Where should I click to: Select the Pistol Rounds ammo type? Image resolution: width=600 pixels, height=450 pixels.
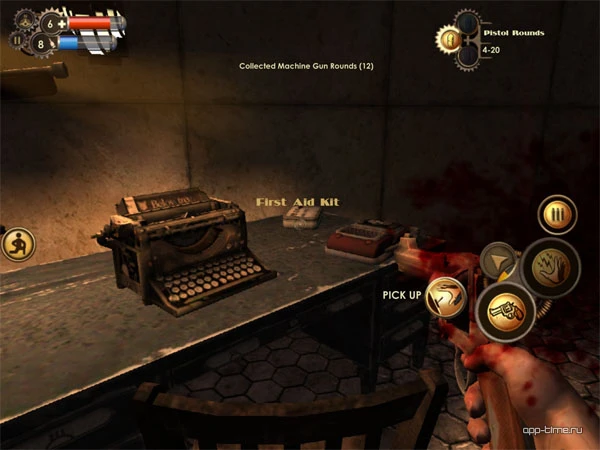(x=449, y=39)
